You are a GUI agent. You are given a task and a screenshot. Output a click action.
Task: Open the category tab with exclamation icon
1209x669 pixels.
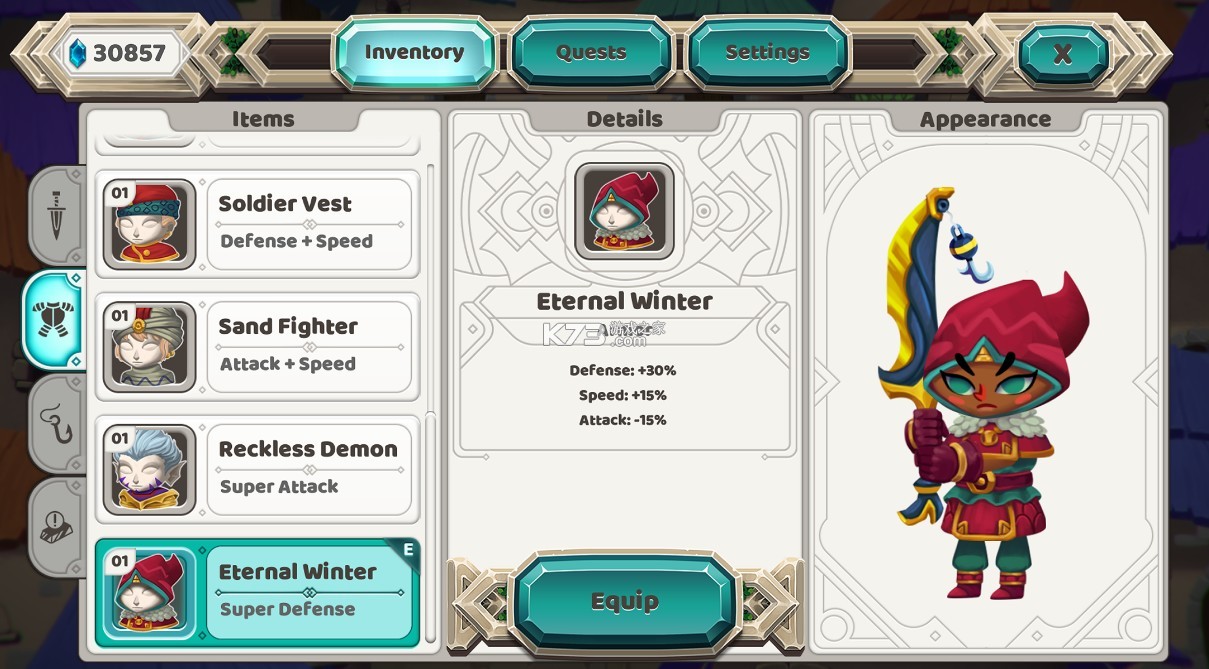coord(56,526)
